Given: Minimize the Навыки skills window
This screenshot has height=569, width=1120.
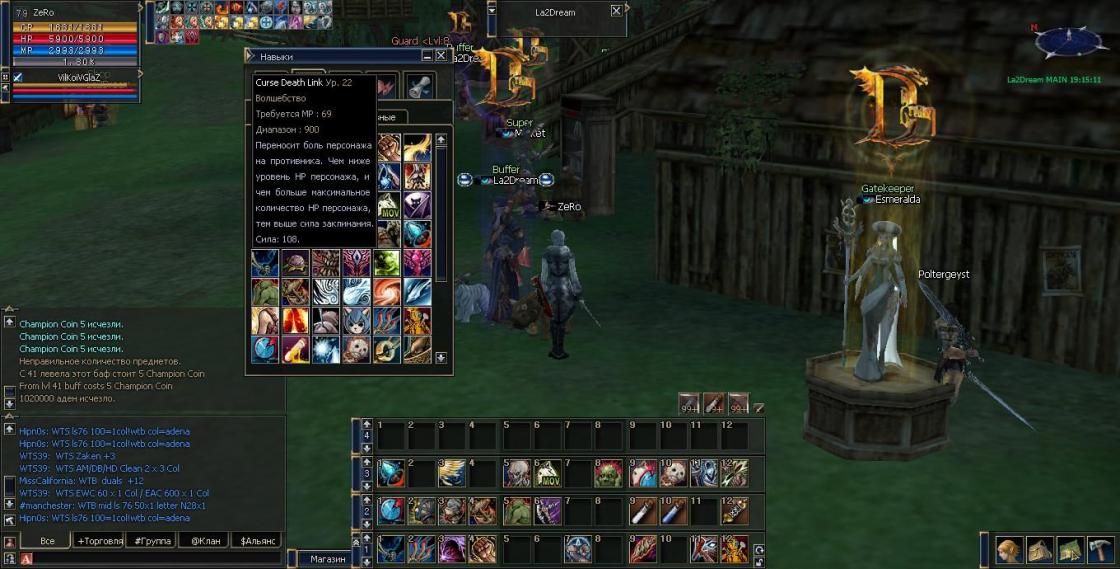Looking at the screenshot, I should (x=426, y=57).
